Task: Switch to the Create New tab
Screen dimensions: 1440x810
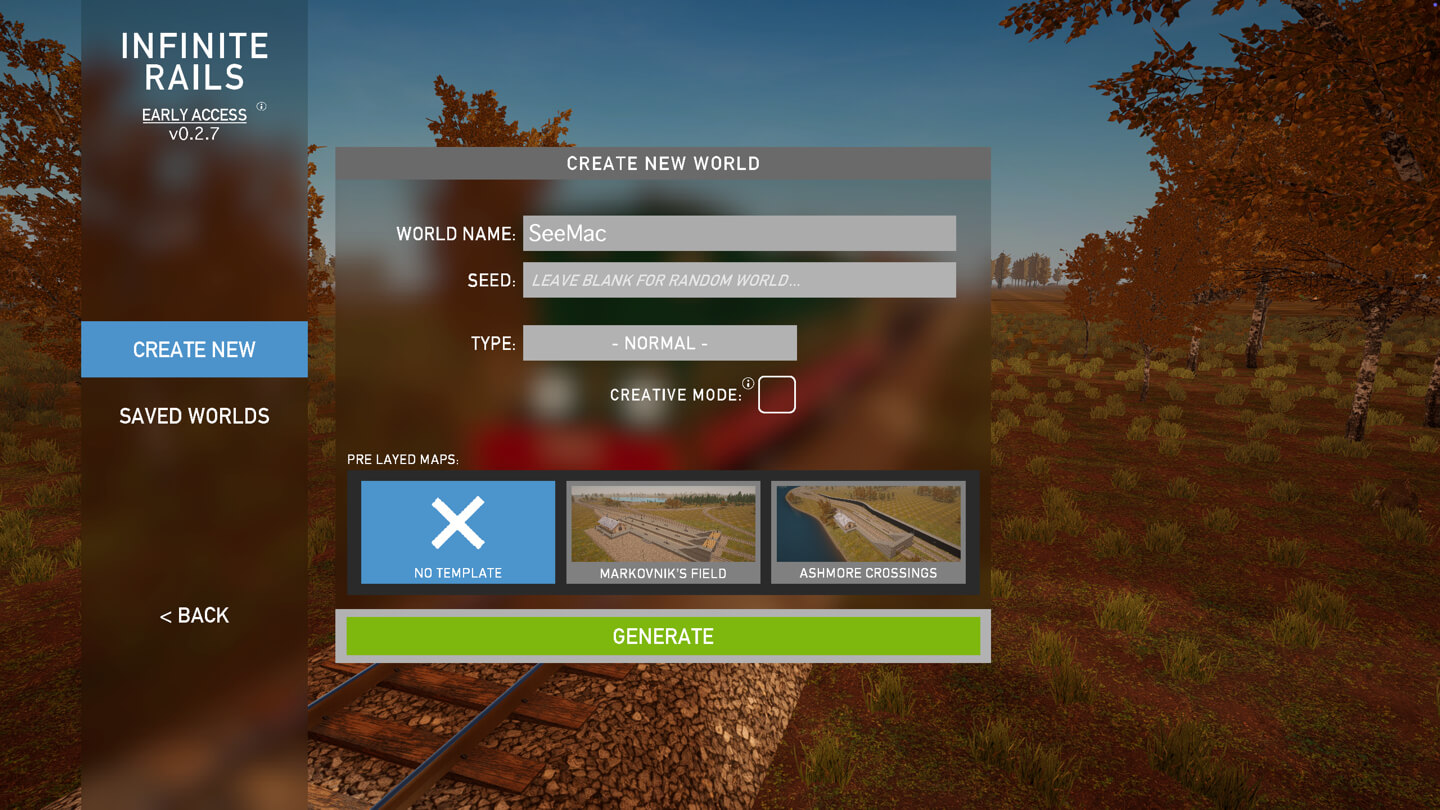Action: tap(194, 349)
